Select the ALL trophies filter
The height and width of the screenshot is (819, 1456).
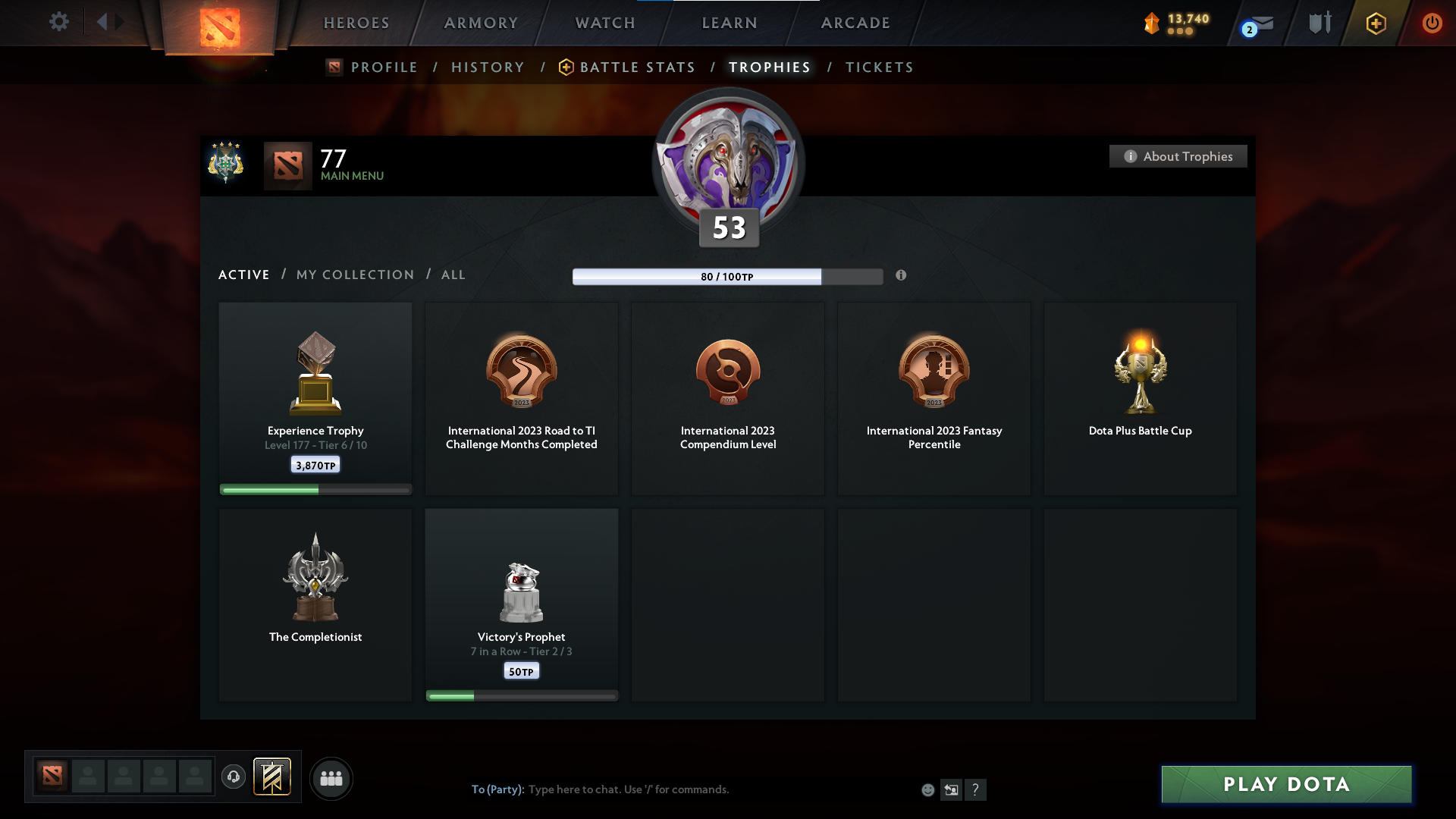click(453, 275)
